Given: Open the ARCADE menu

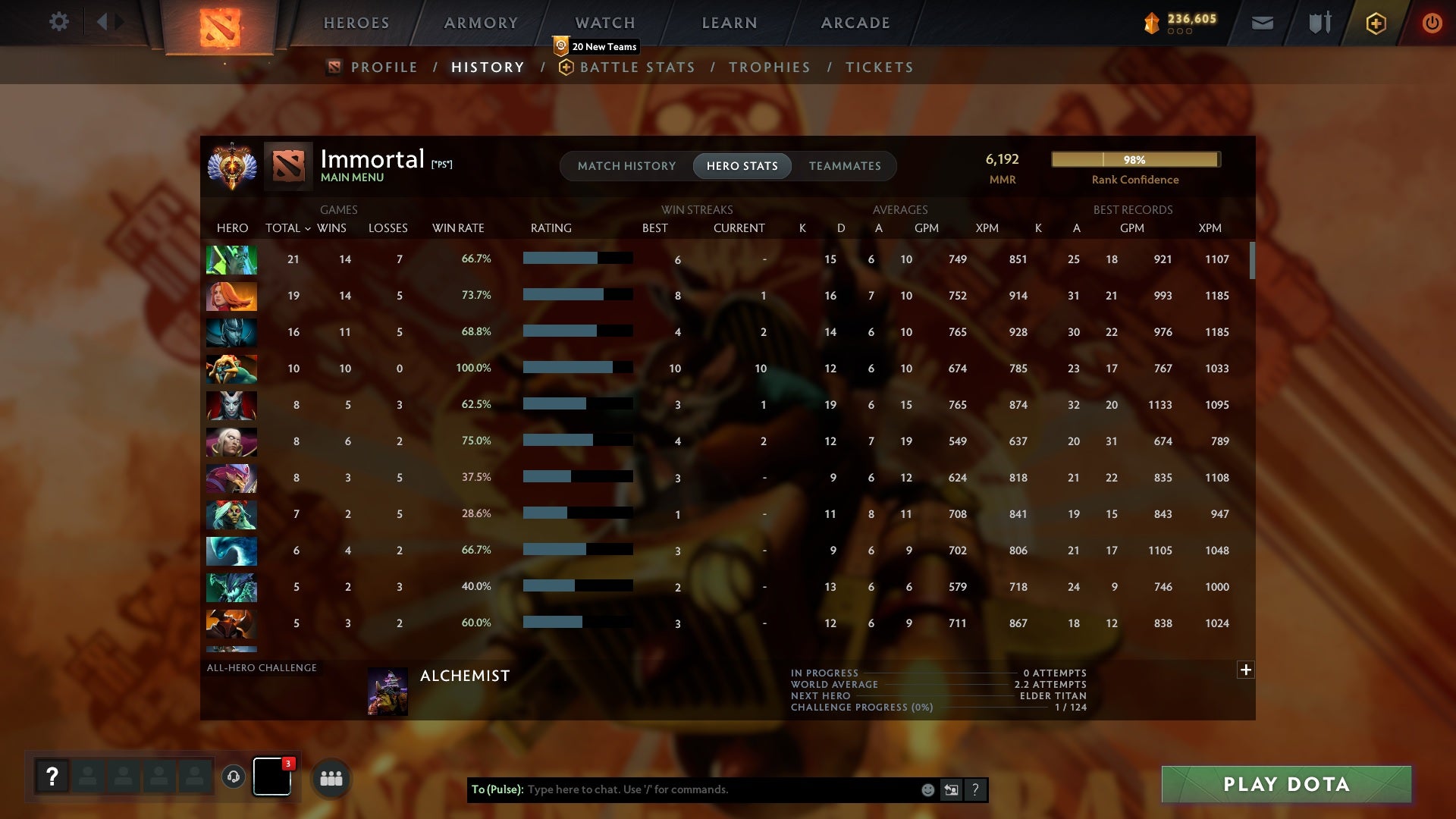Looking at the screenshot, I should point(854,22).
